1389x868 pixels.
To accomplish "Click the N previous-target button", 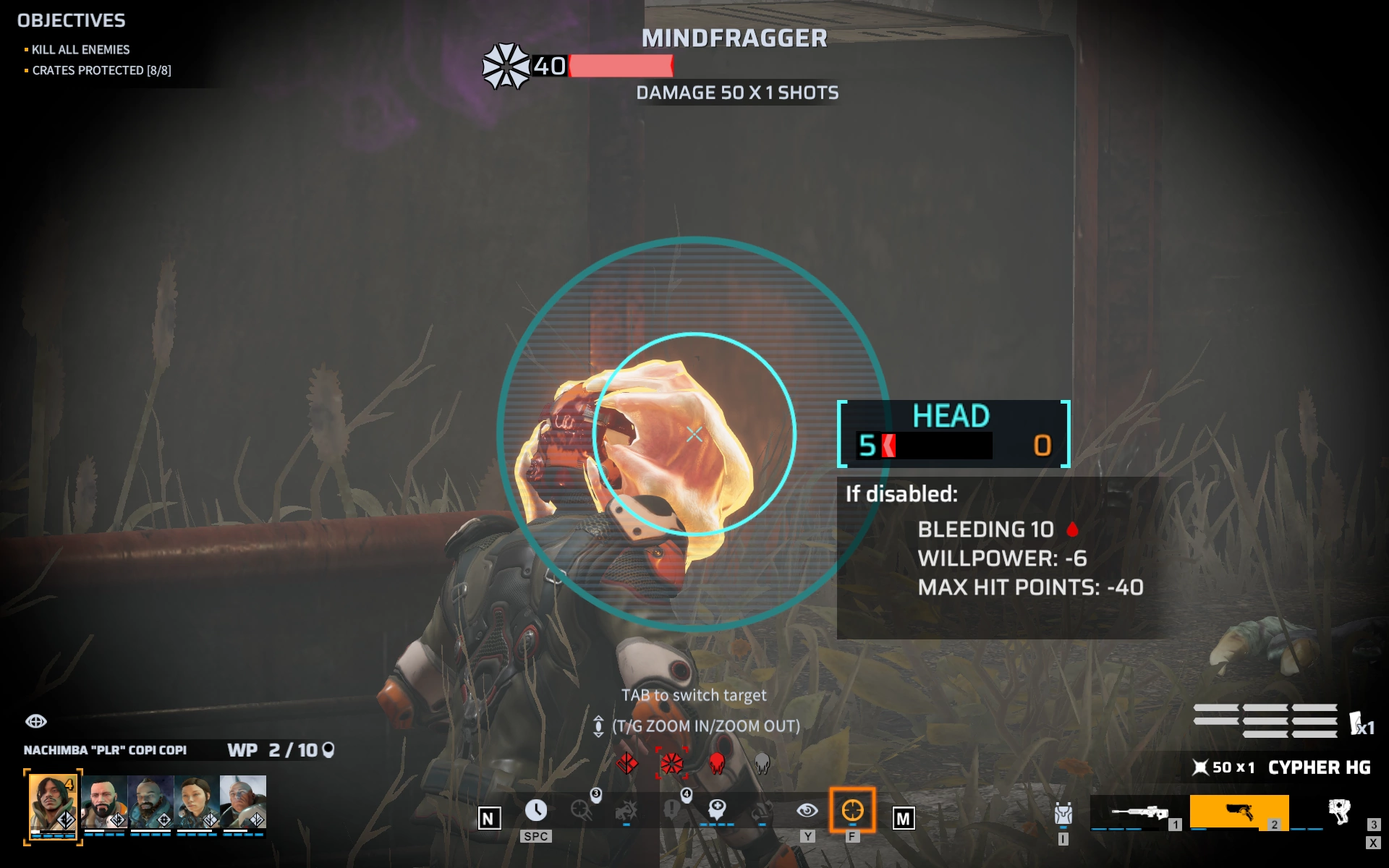I will tap(489, 818).
